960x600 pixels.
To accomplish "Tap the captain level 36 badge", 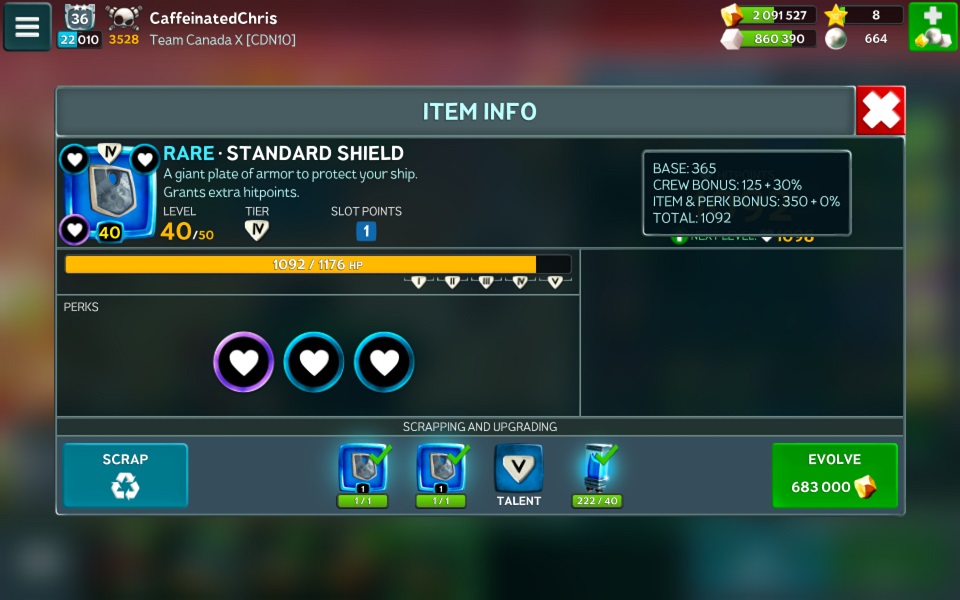I will click(x=80, y=17).
